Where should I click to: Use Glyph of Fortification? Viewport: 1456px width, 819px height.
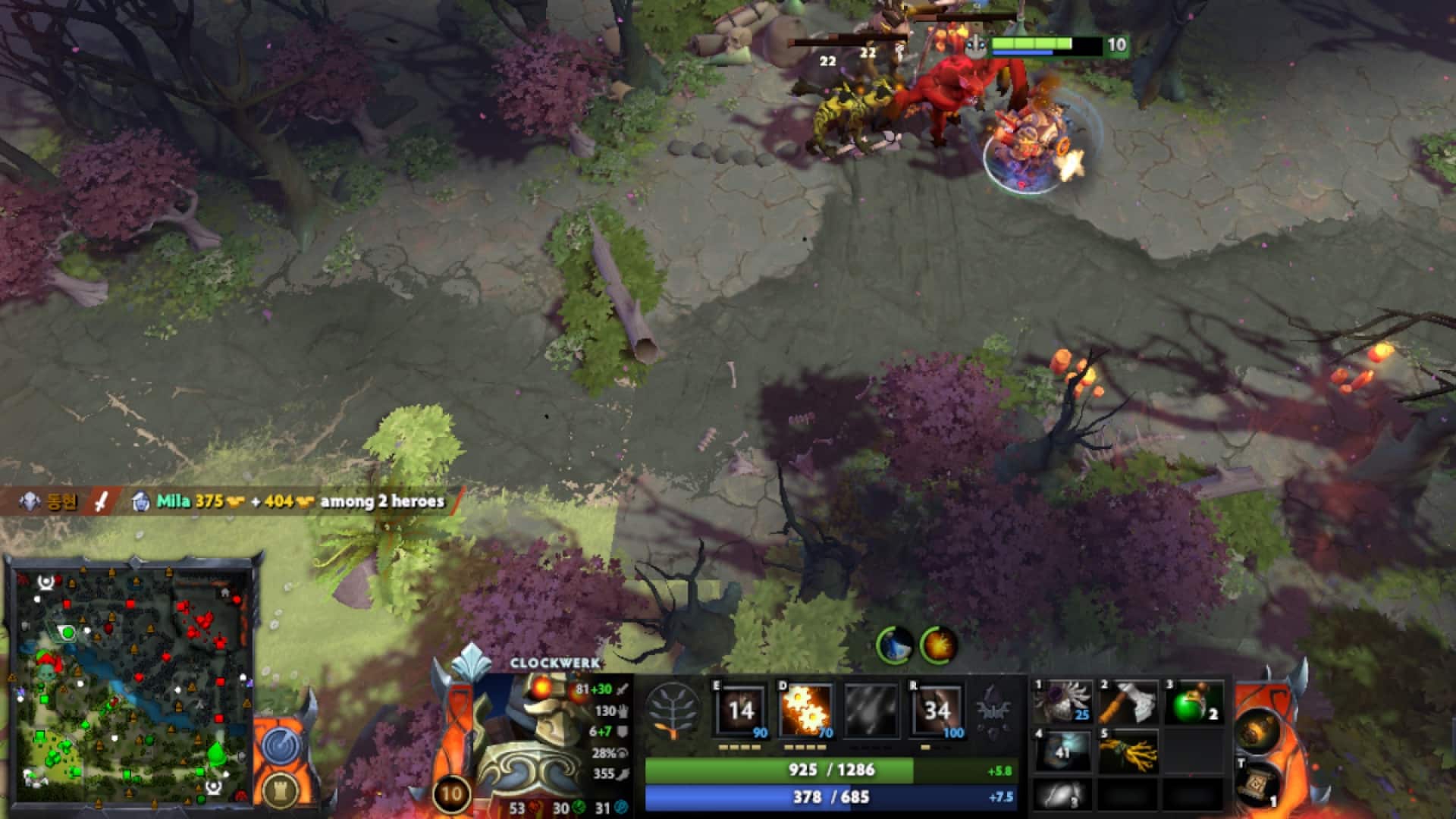tap(281, 792)
